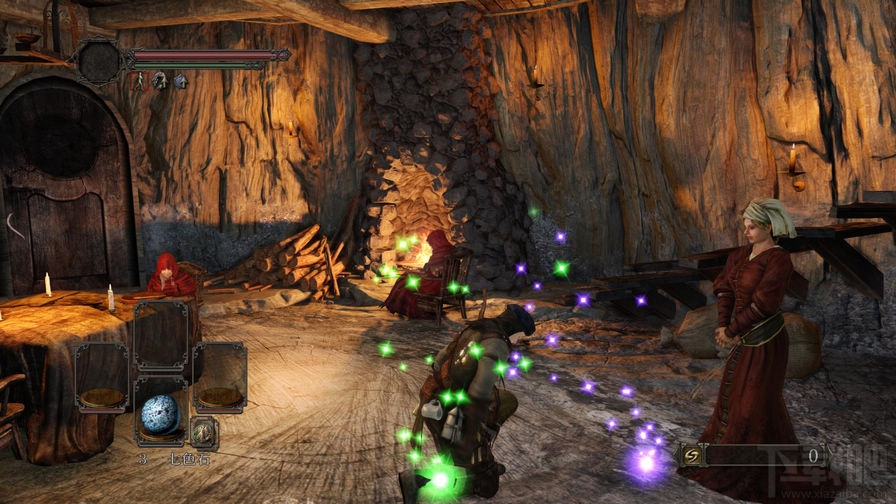
Task: Select the prism stone item slot
Action: 160,414
